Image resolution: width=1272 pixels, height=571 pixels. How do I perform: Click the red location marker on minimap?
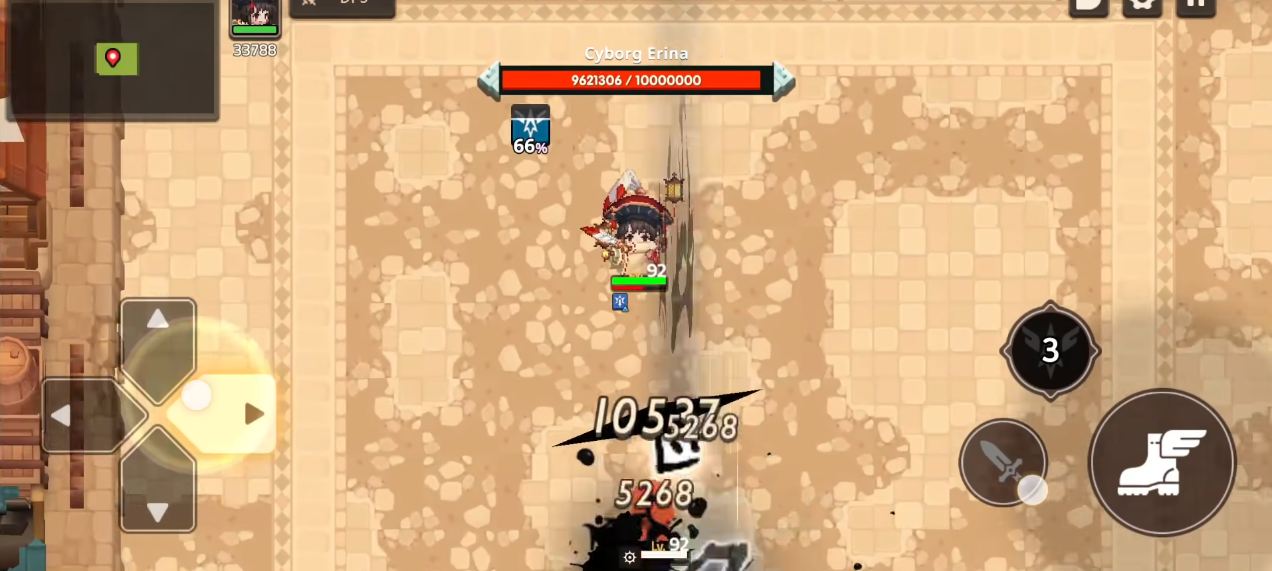pyautogui.click(x=113, y=58)
